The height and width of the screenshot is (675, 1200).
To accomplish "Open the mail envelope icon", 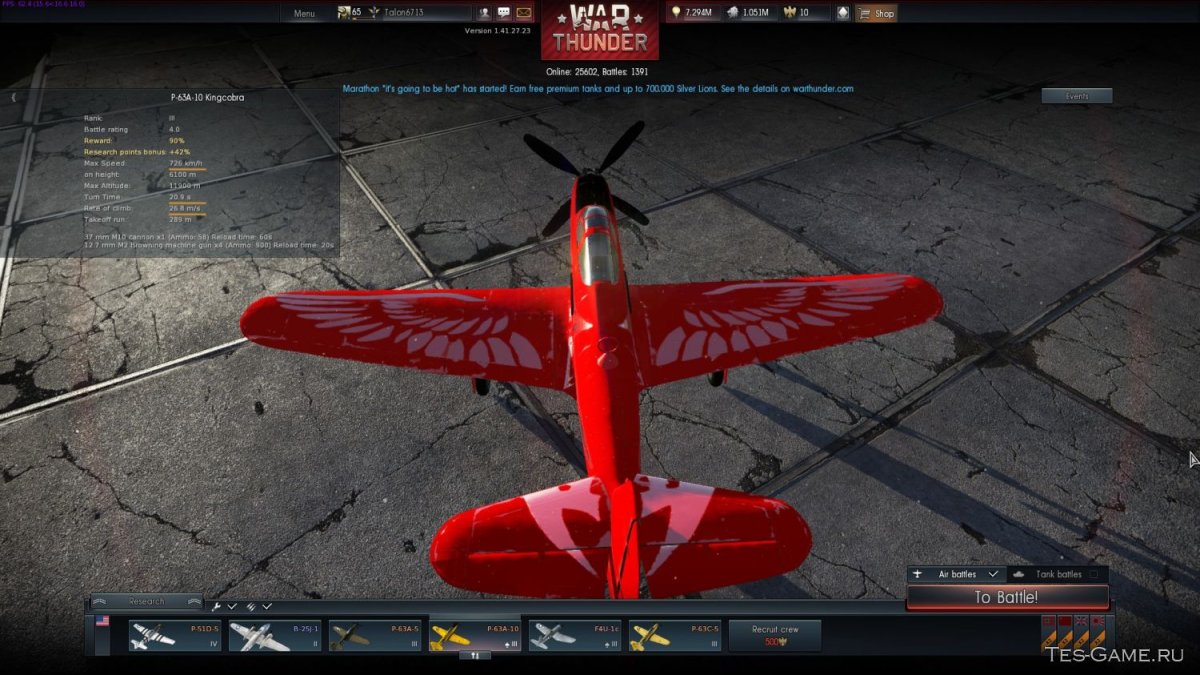I will click(x=523, y=13).
